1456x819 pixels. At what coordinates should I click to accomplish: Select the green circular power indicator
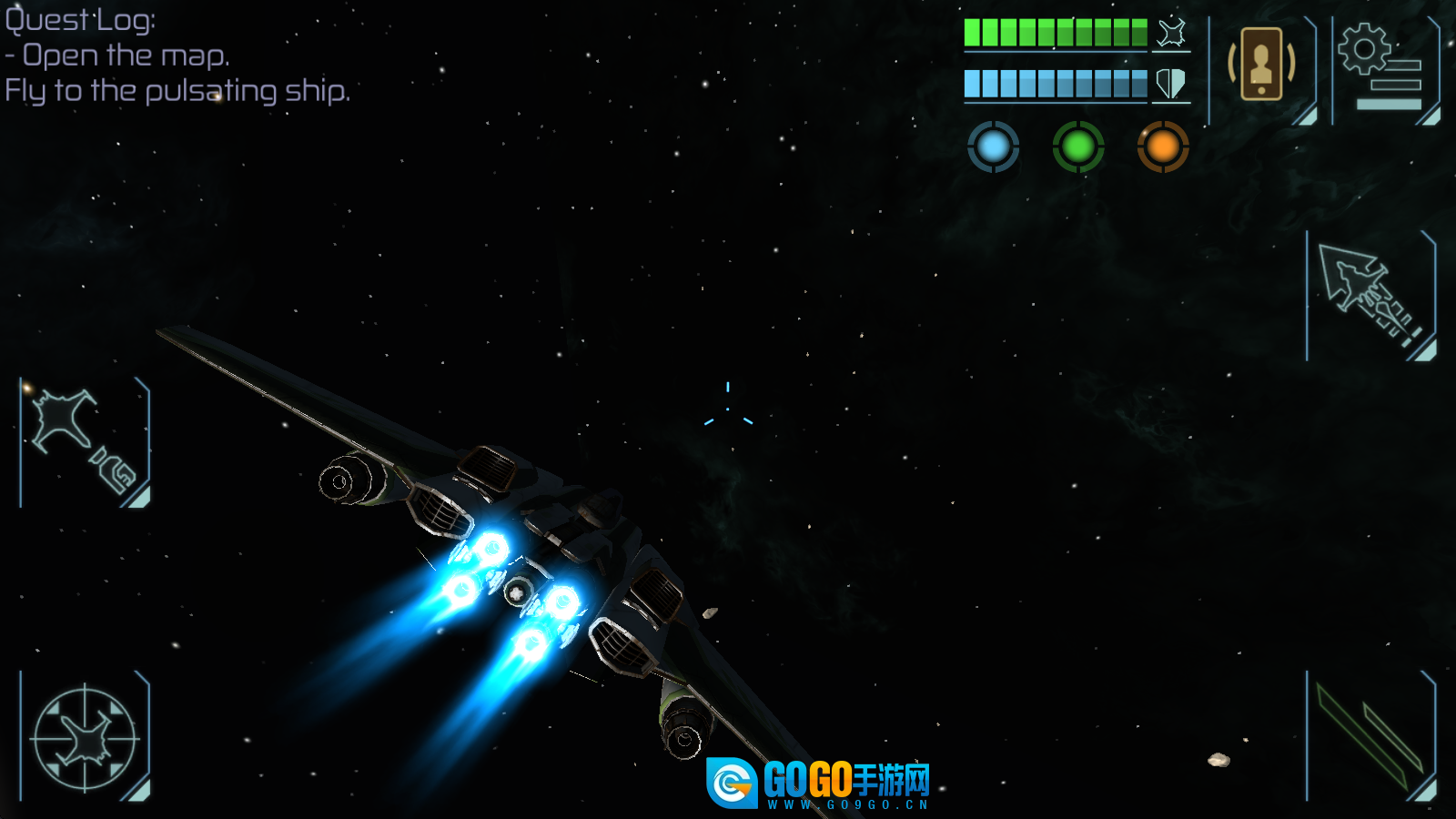pyautogui.click(x=1078, y=147)
